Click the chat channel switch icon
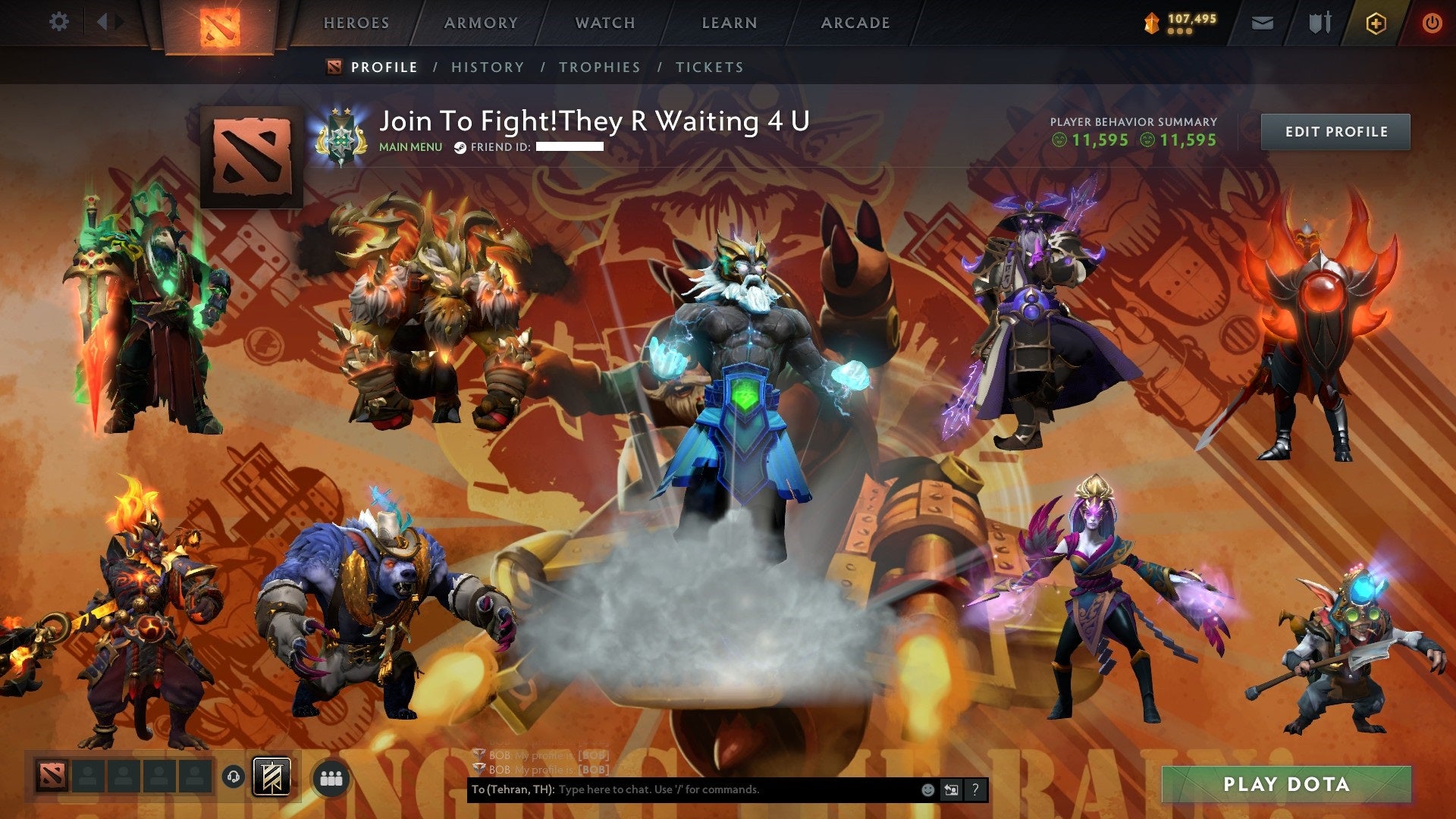The height and width of the screenshot is (819, 1456). point(950,789)
